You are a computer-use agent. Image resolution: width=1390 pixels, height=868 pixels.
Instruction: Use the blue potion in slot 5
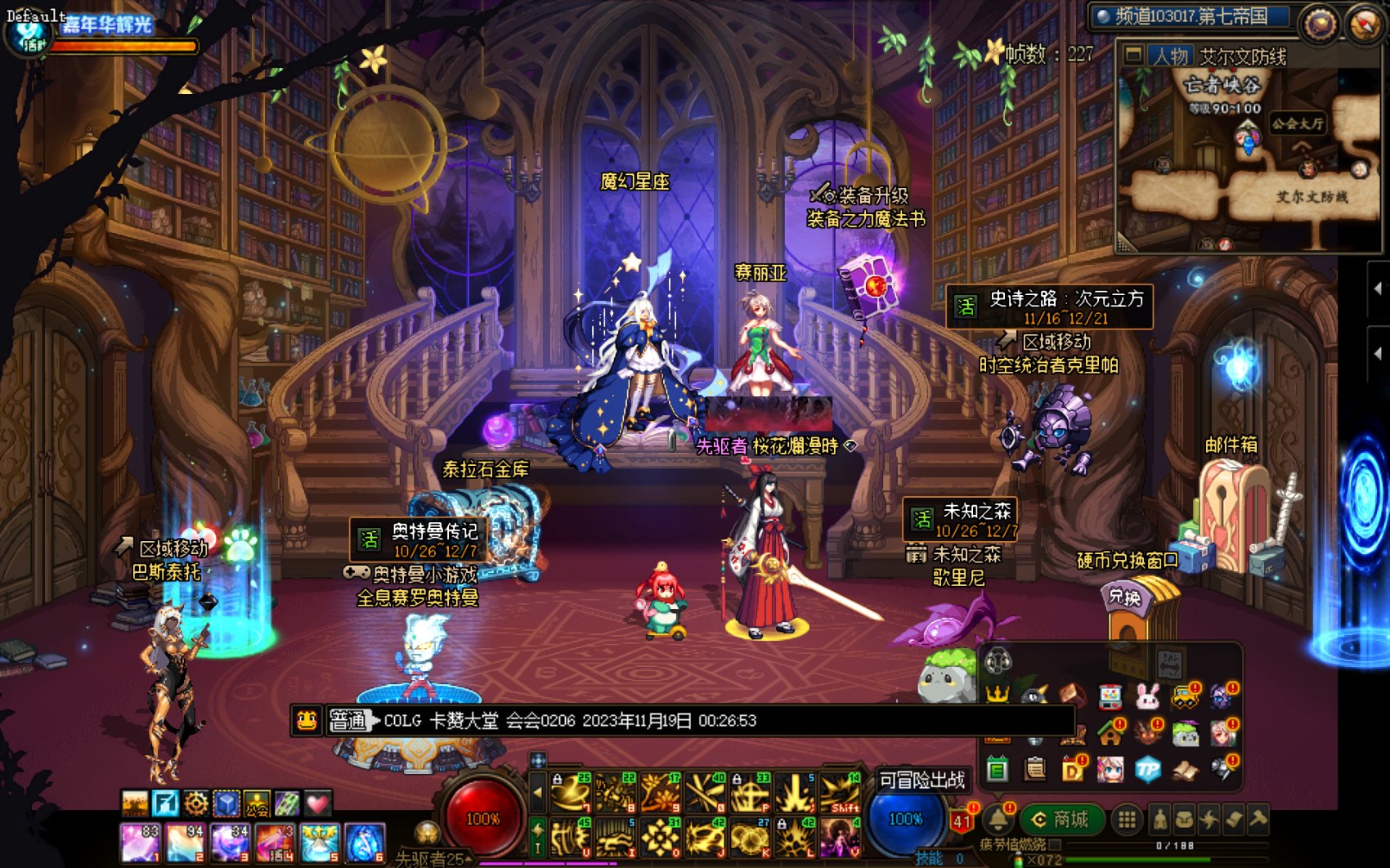pyautogui.click(x=320, y=843)
